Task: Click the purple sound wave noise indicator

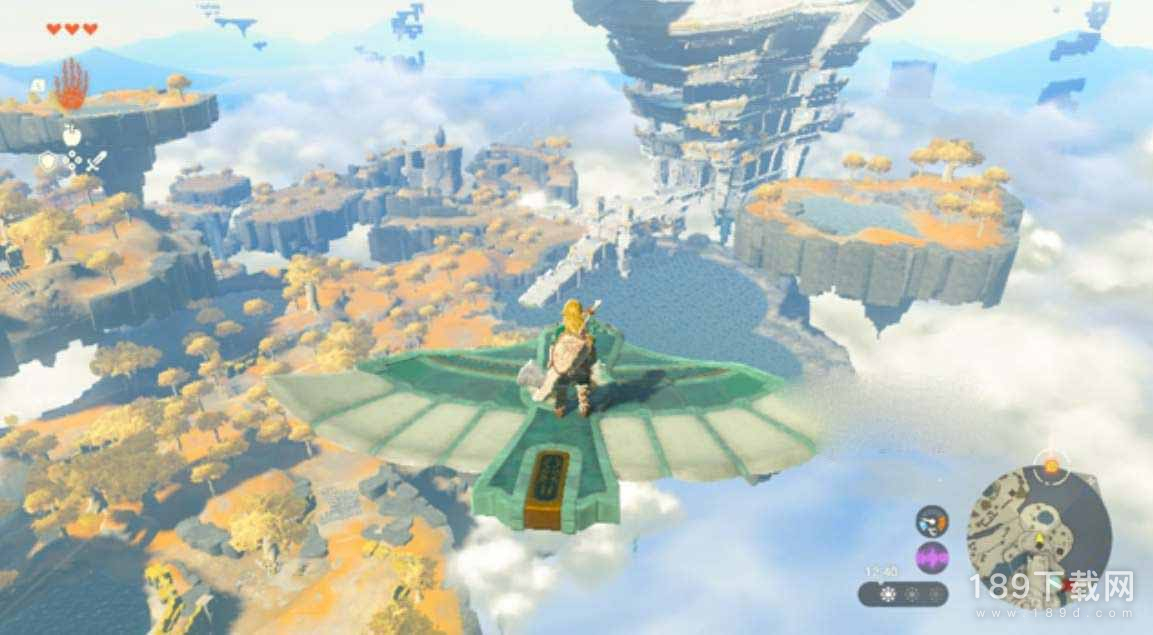Action: [932, 557]
